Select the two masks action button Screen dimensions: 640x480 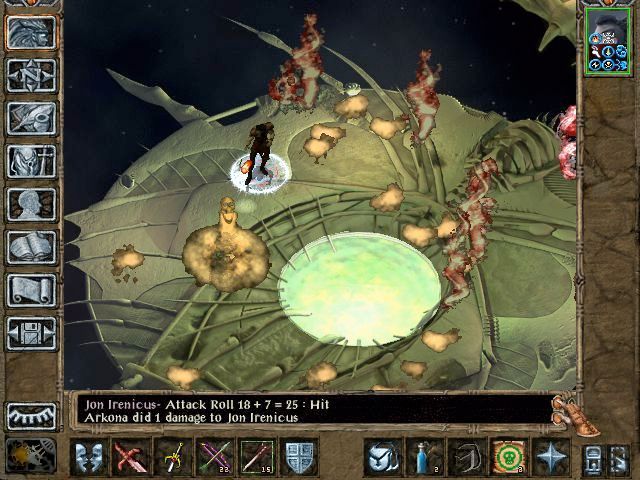(90, 457)
